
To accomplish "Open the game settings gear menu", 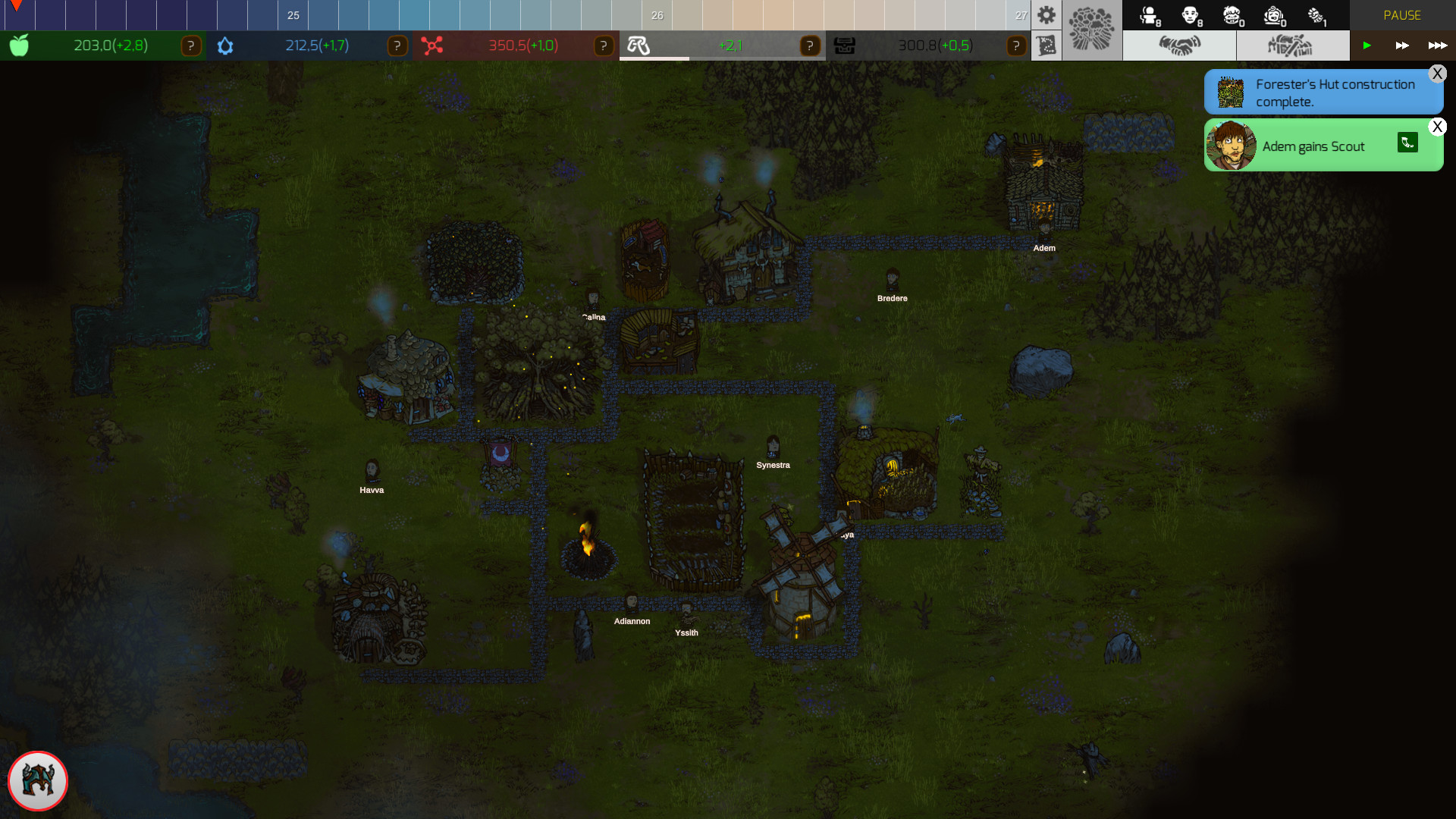I will pos(1047,14).
